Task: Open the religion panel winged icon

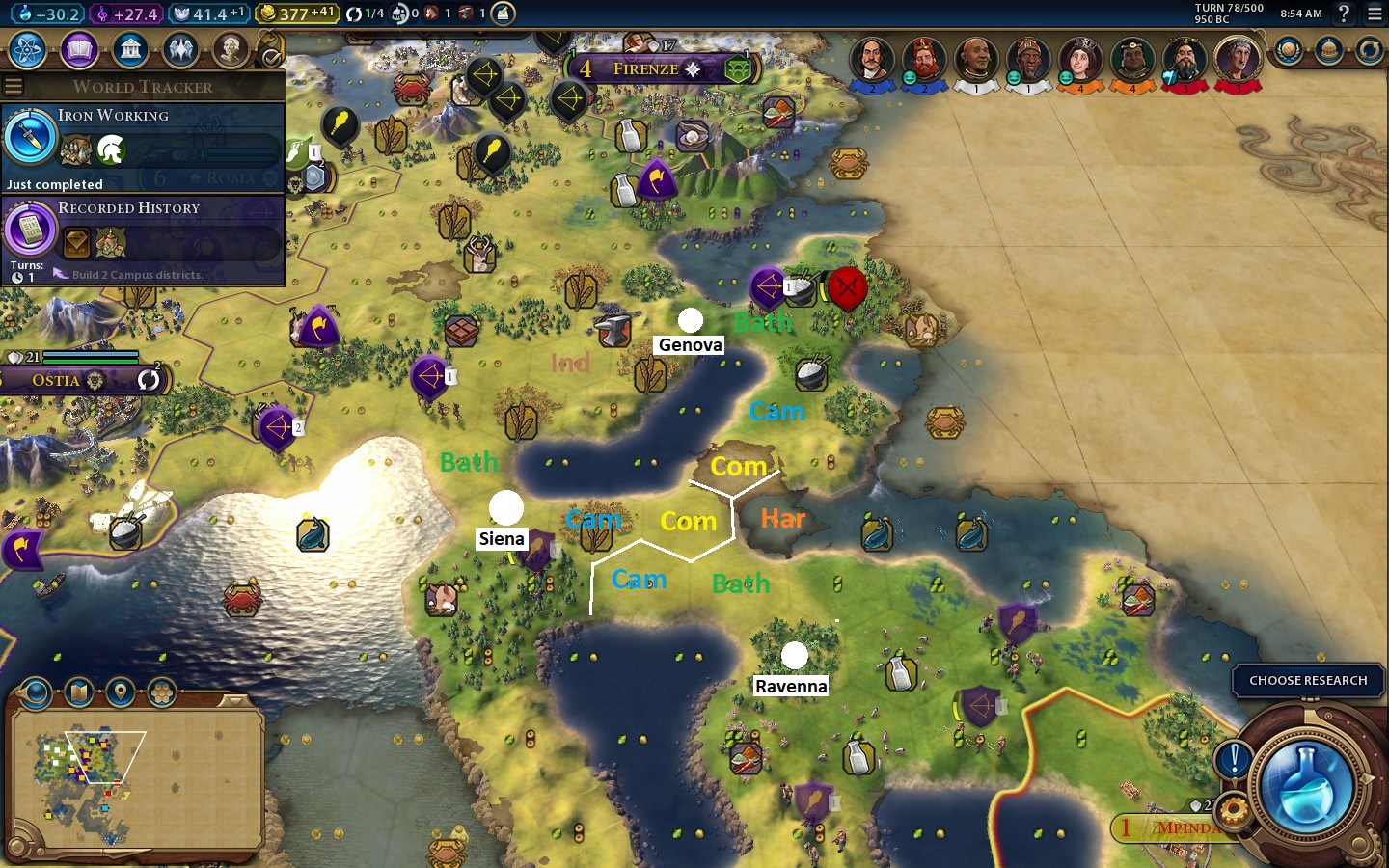Action: click(x=180, y=49)
